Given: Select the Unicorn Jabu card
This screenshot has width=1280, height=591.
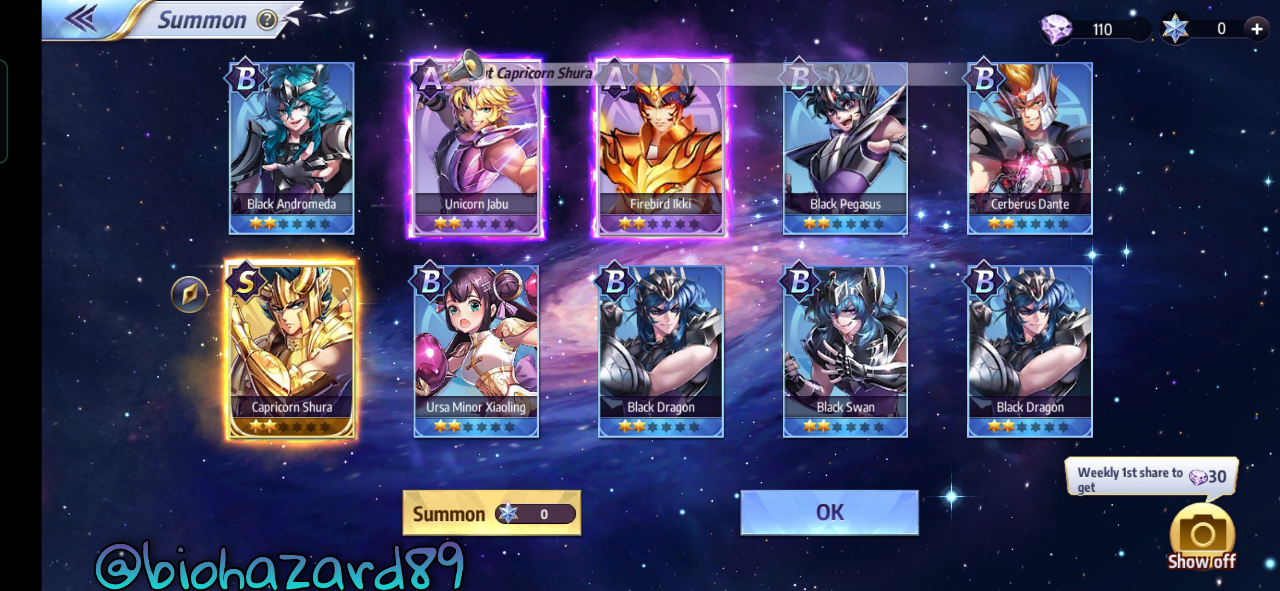Looking at the screenshot, I should click(x=477, y=148).
